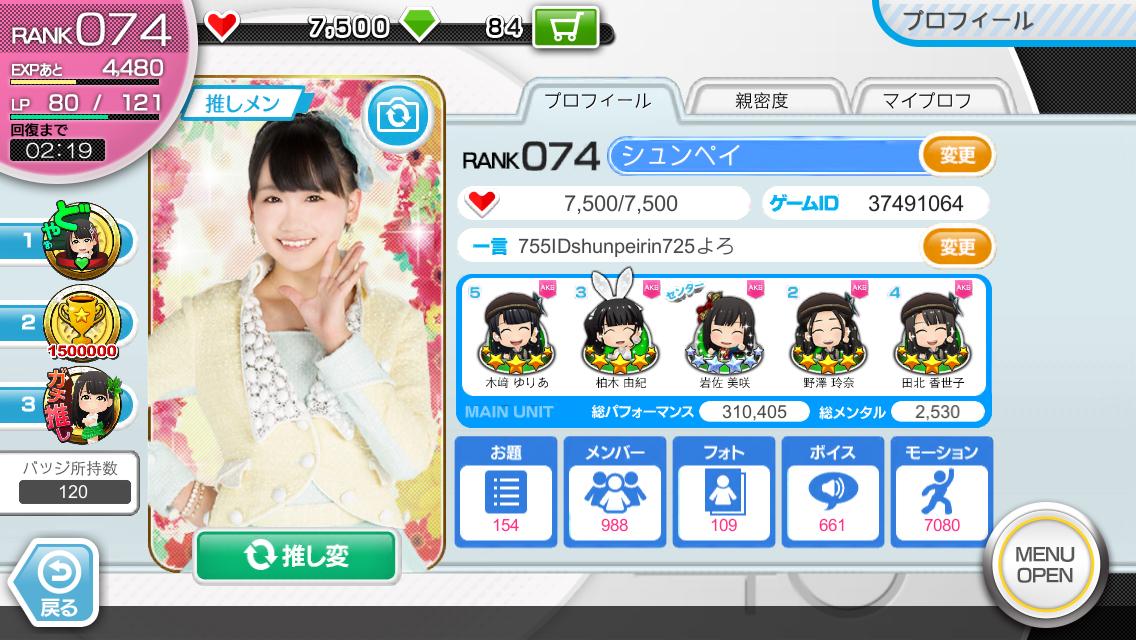1136x640 pixels.
Task: Go back with the 戻る button
Action: 56,583
